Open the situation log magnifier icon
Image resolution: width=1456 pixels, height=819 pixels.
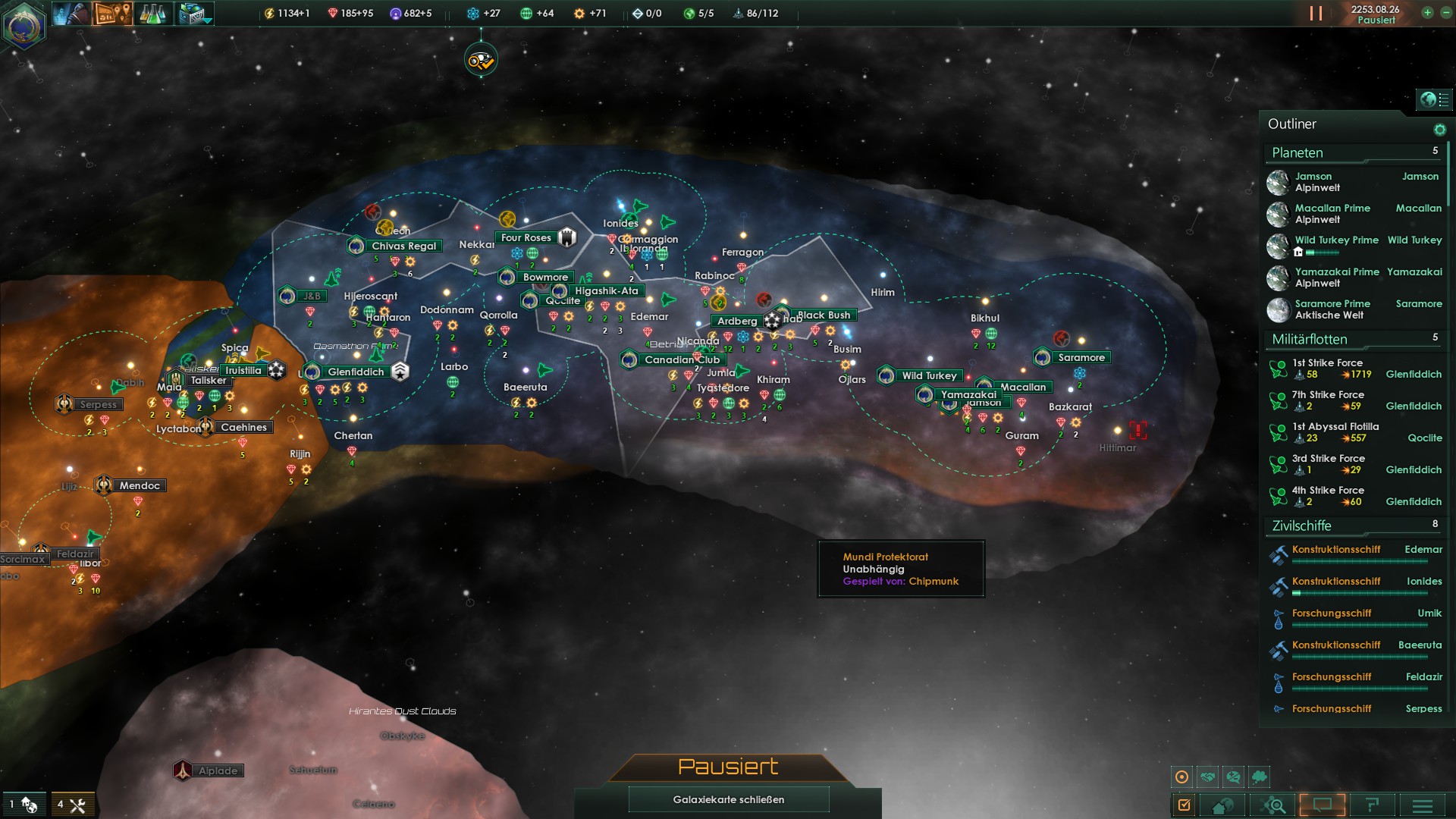(1276, 805)
